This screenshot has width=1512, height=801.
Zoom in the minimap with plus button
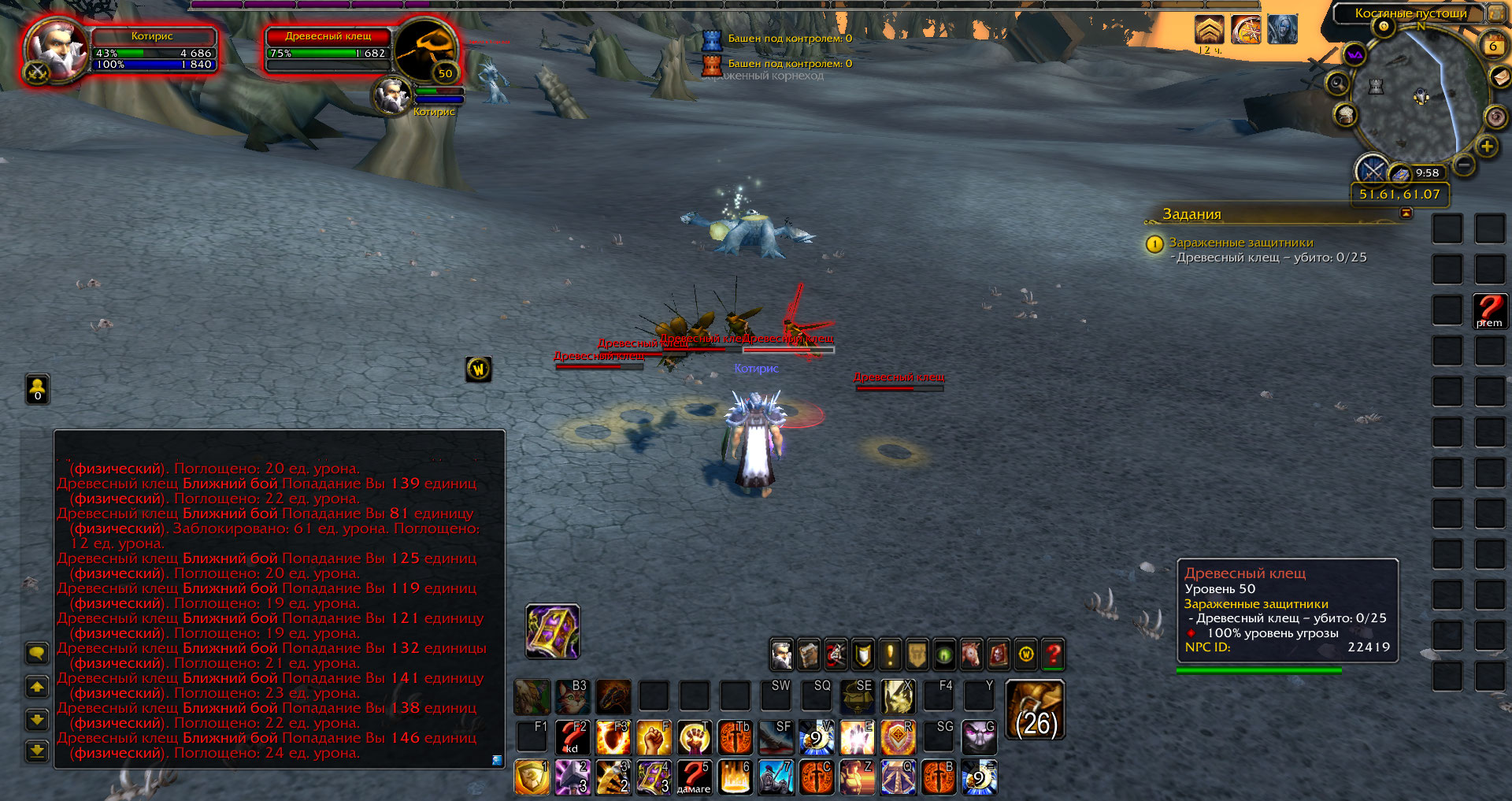point(1486,146)
